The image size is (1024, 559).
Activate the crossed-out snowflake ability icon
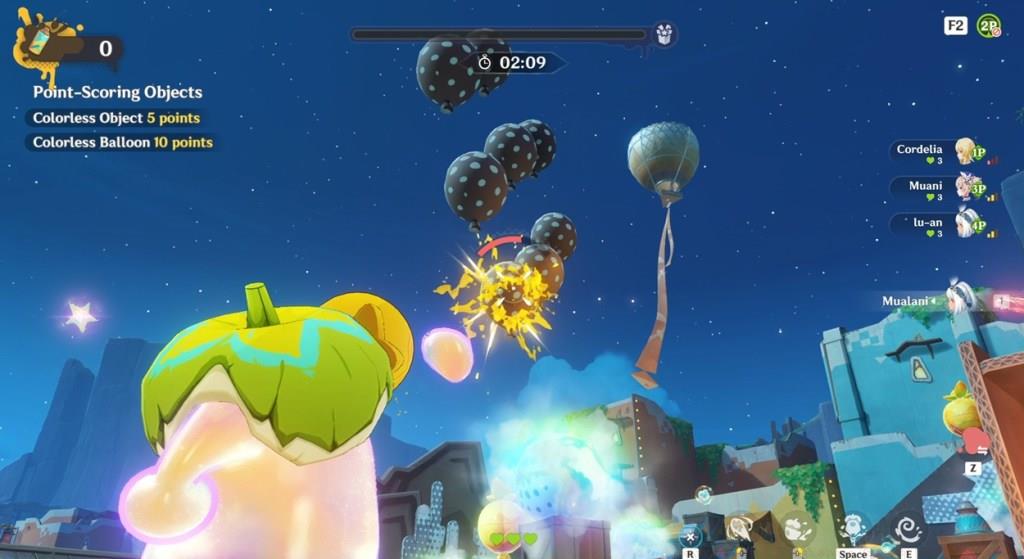(x=690, y=536)
